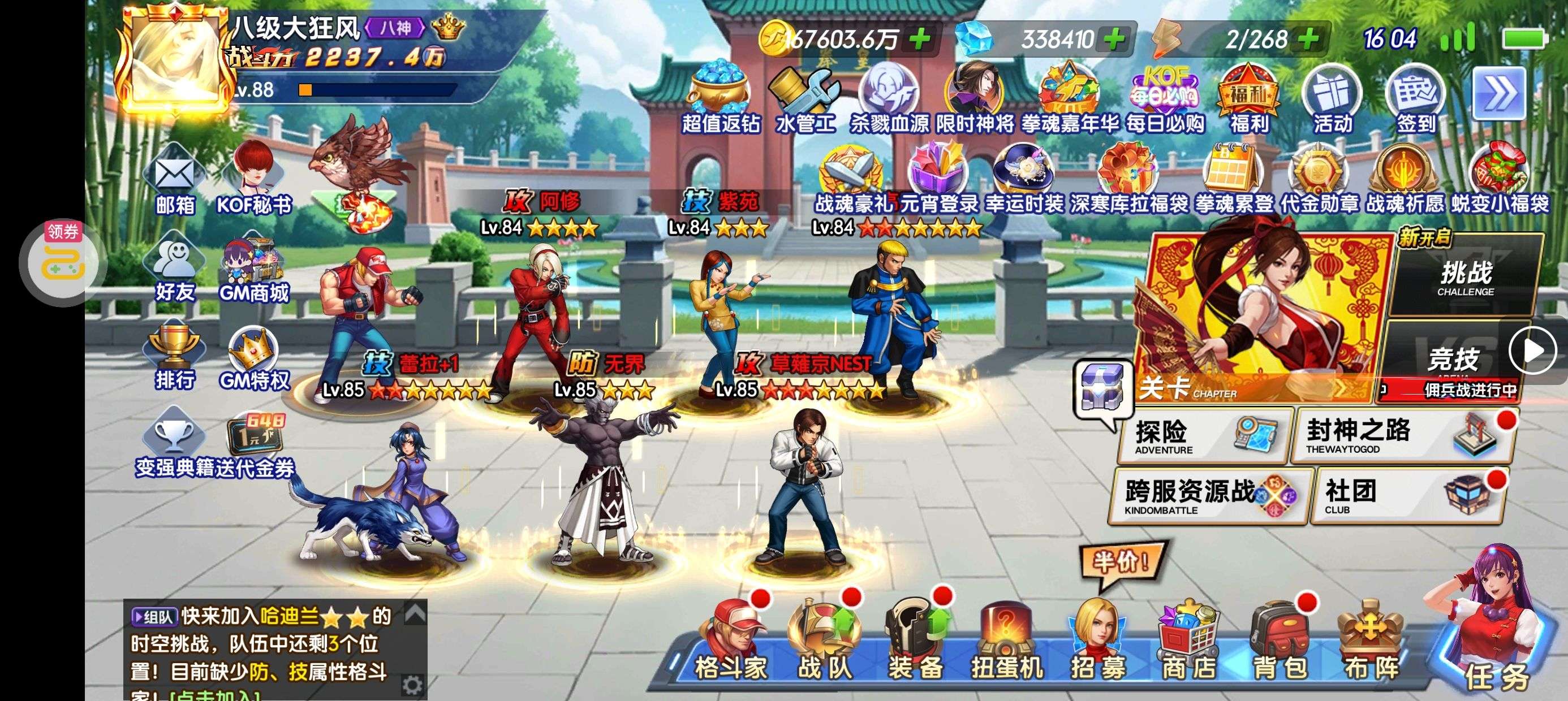Open the 招募 recruit menu

point(1098,646)
